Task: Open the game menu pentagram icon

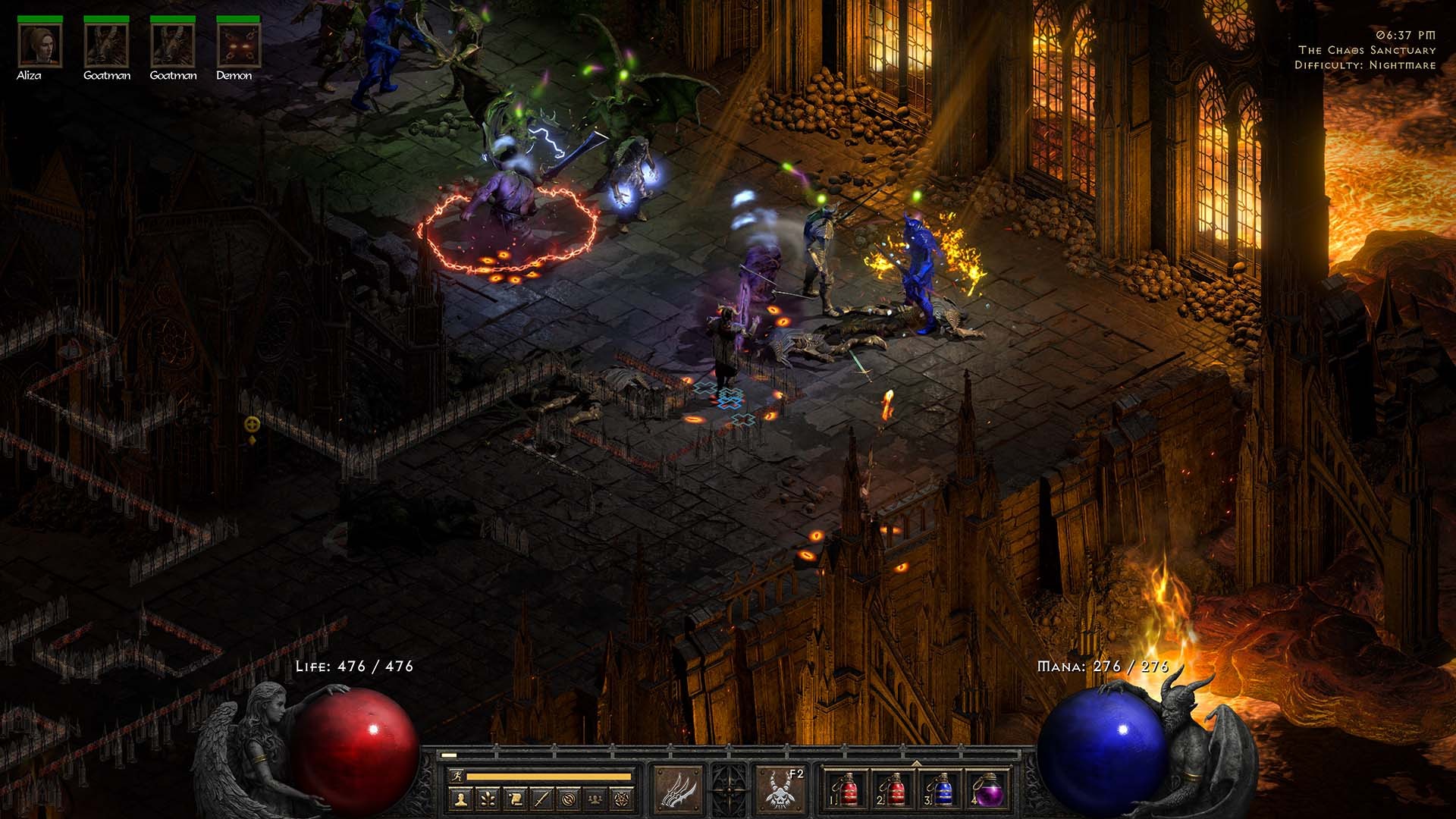Action: pyautogui.click(x=623, y=799)
